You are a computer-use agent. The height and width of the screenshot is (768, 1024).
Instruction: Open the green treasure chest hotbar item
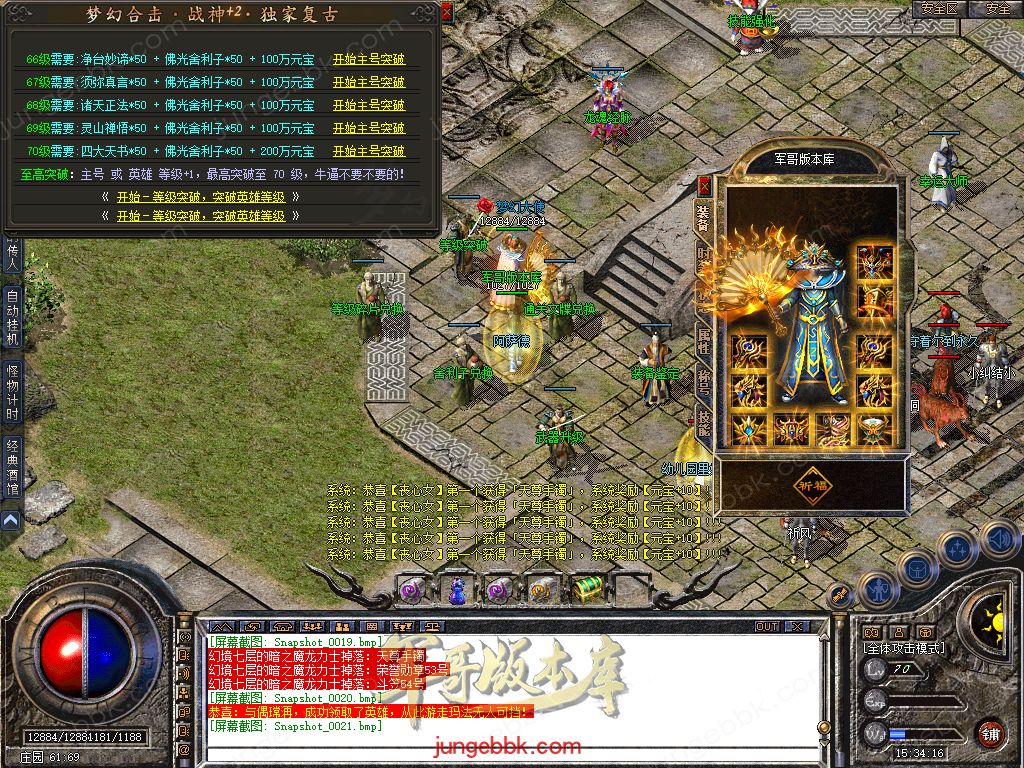coord(586,590)
